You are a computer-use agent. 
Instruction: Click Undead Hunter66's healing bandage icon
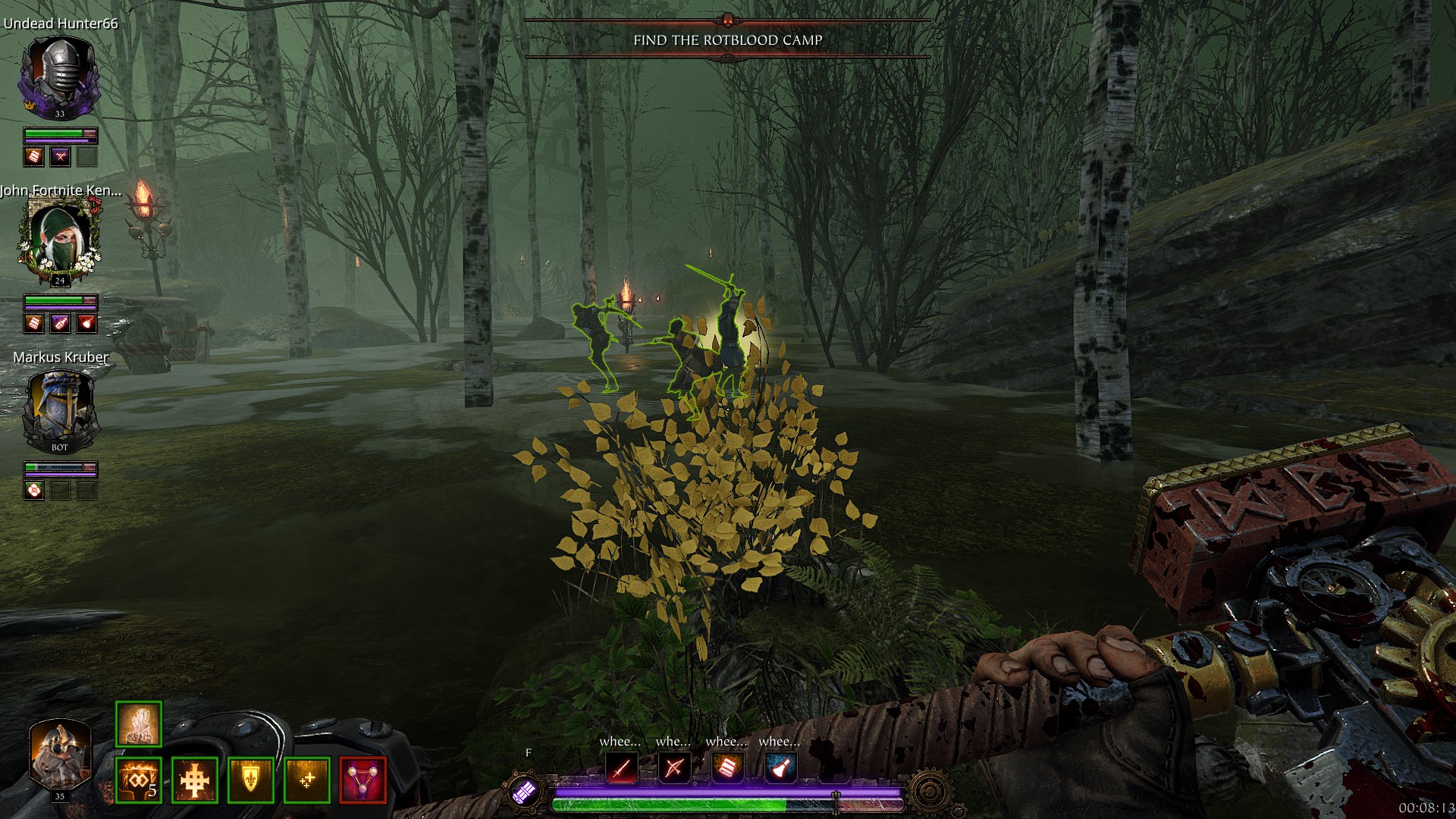coord(34,156)
